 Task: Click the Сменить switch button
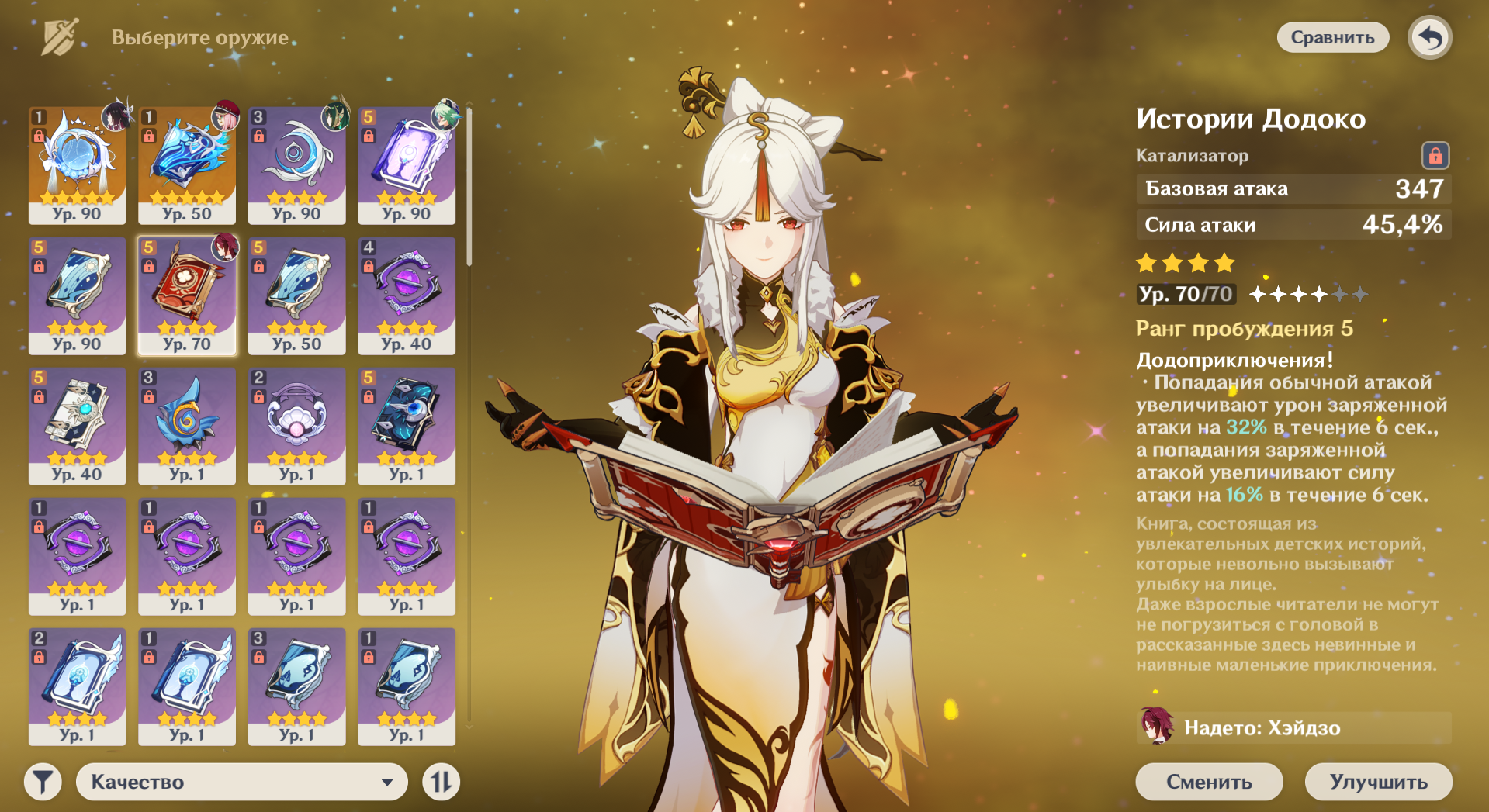(1208, 782)
